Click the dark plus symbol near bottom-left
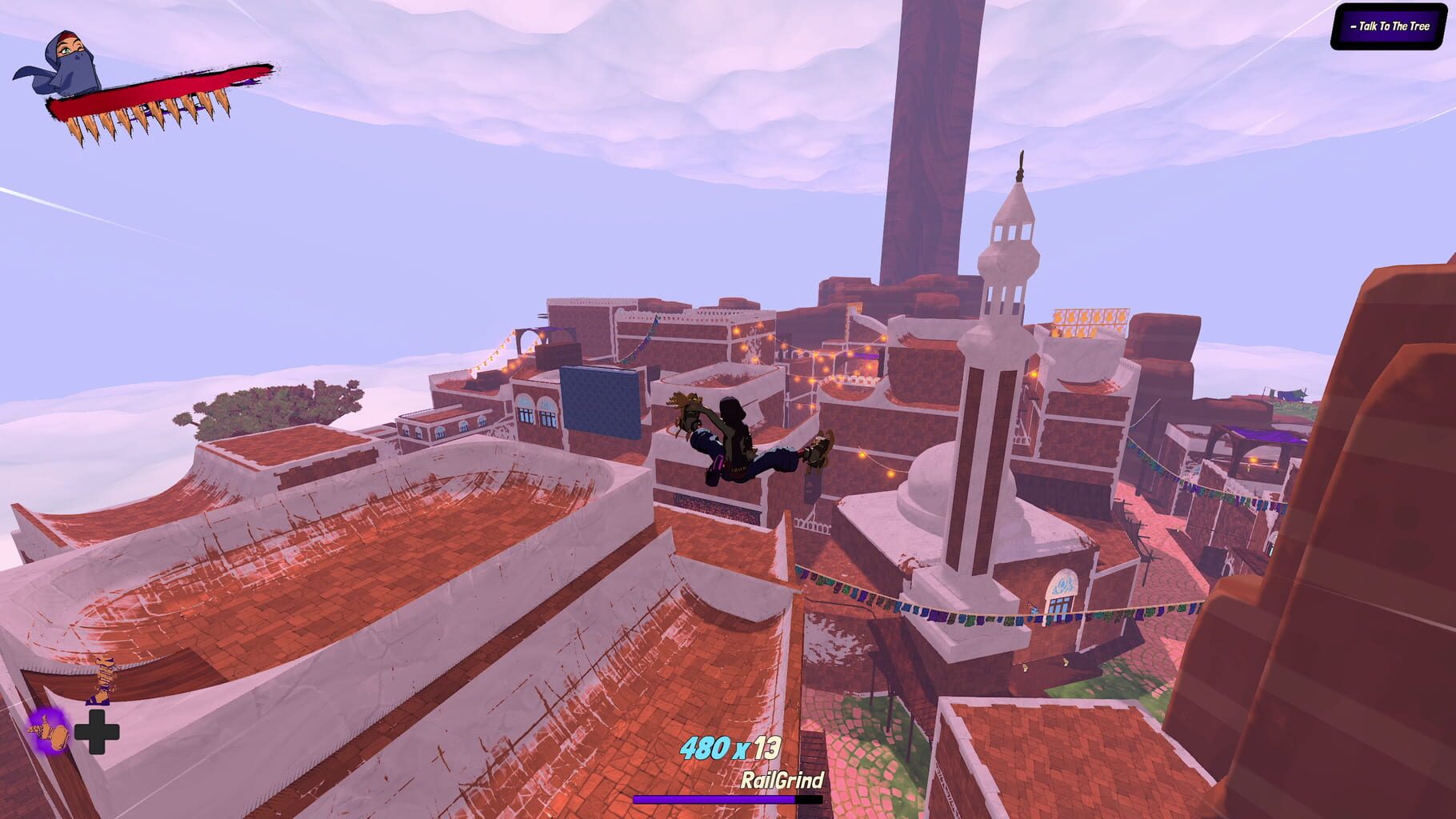Viewport: 1456px width, 819px height. point(96,730)
